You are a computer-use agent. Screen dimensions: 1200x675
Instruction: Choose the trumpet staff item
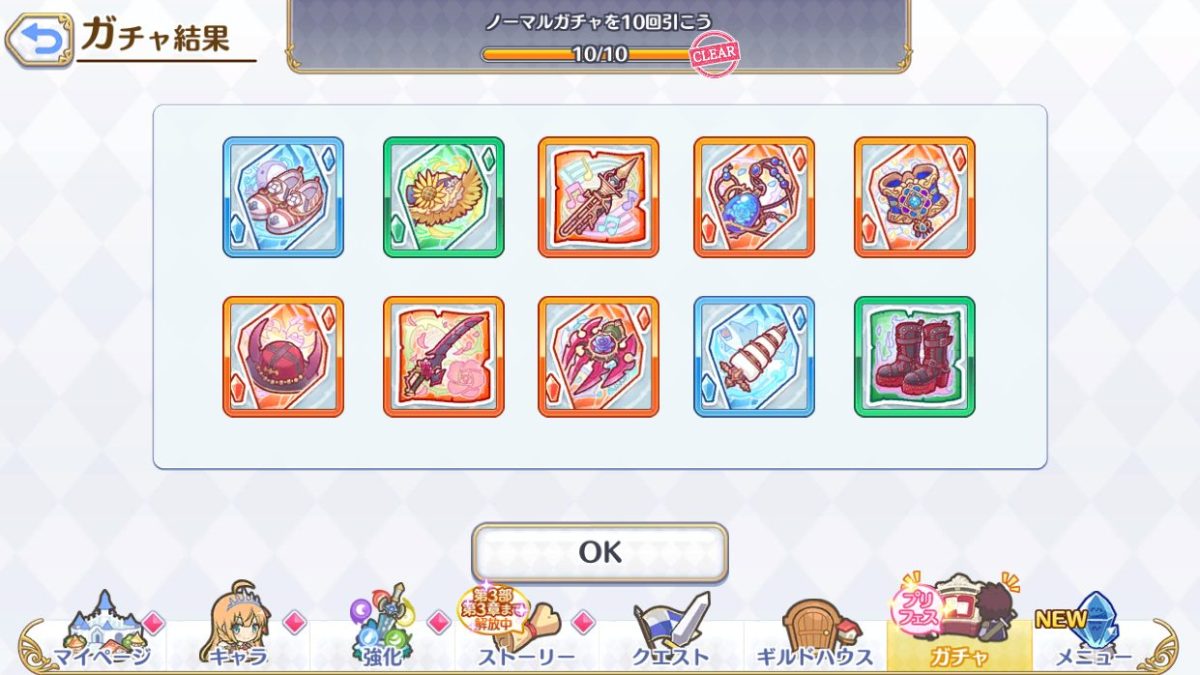coord(598,197)
